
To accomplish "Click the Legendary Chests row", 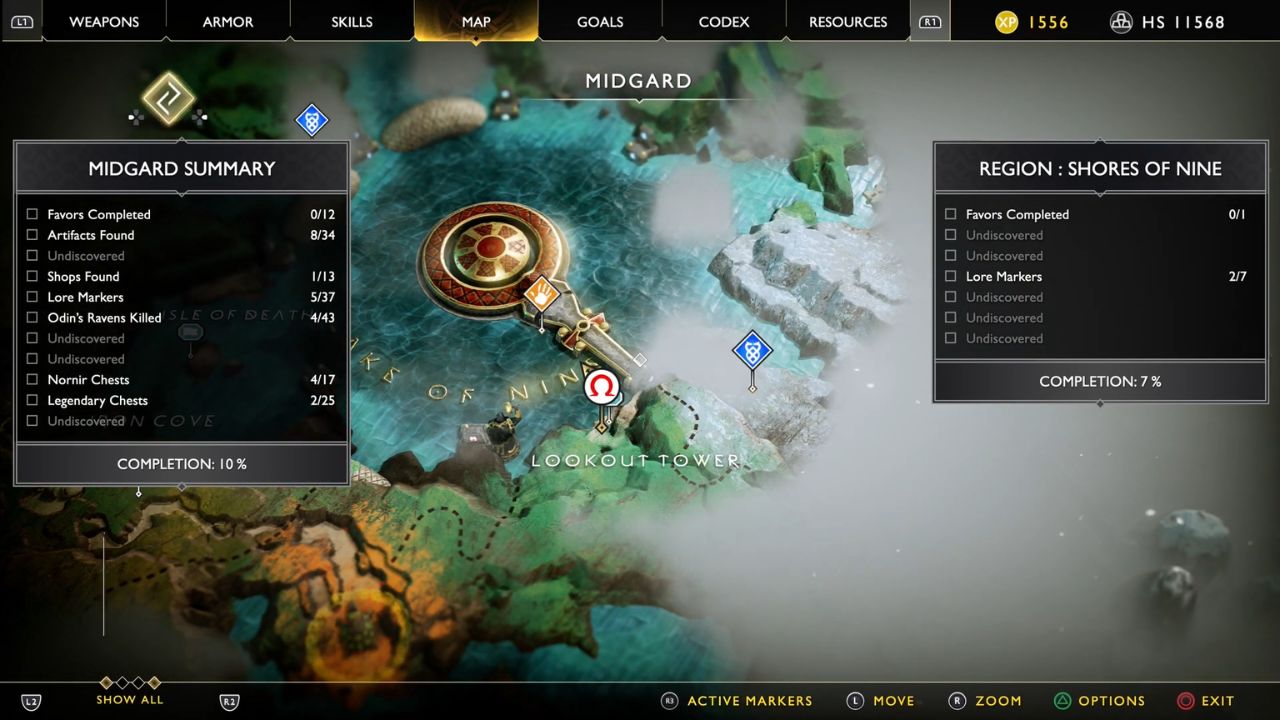I will pyautogui.click(x=97, y=401).
